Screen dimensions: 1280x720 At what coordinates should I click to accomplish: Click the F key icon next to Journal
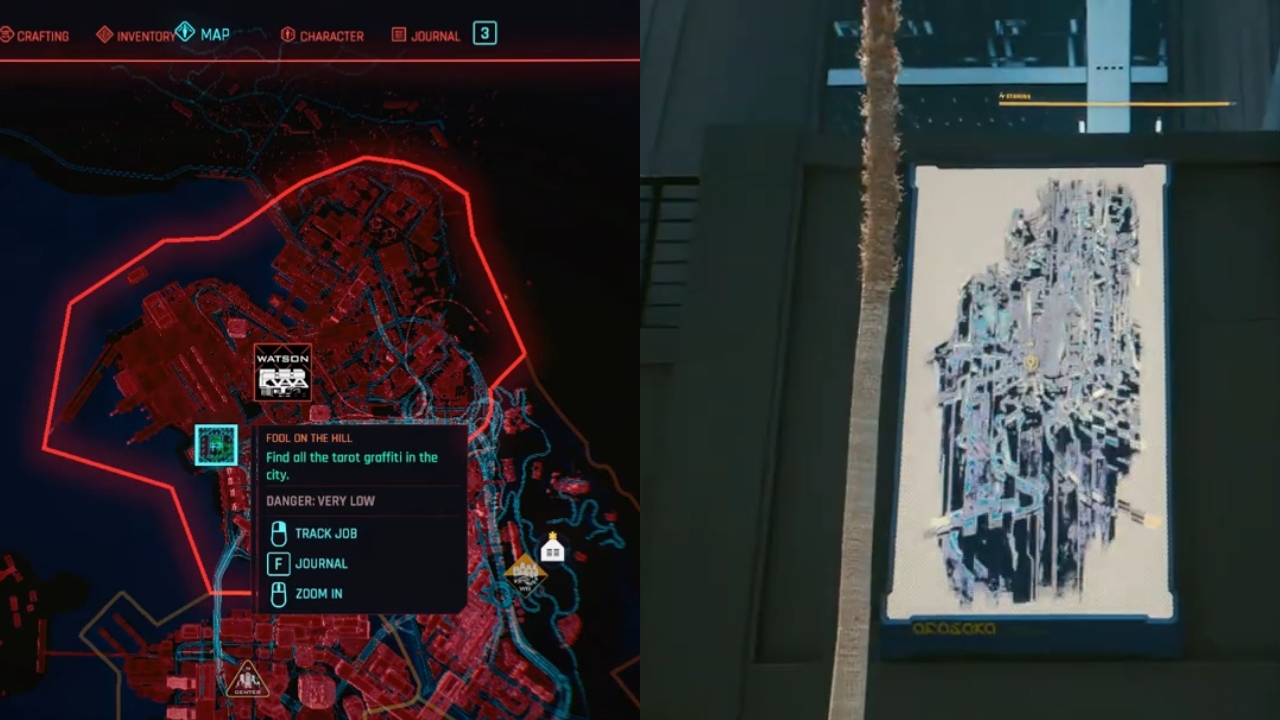point(278,564)
